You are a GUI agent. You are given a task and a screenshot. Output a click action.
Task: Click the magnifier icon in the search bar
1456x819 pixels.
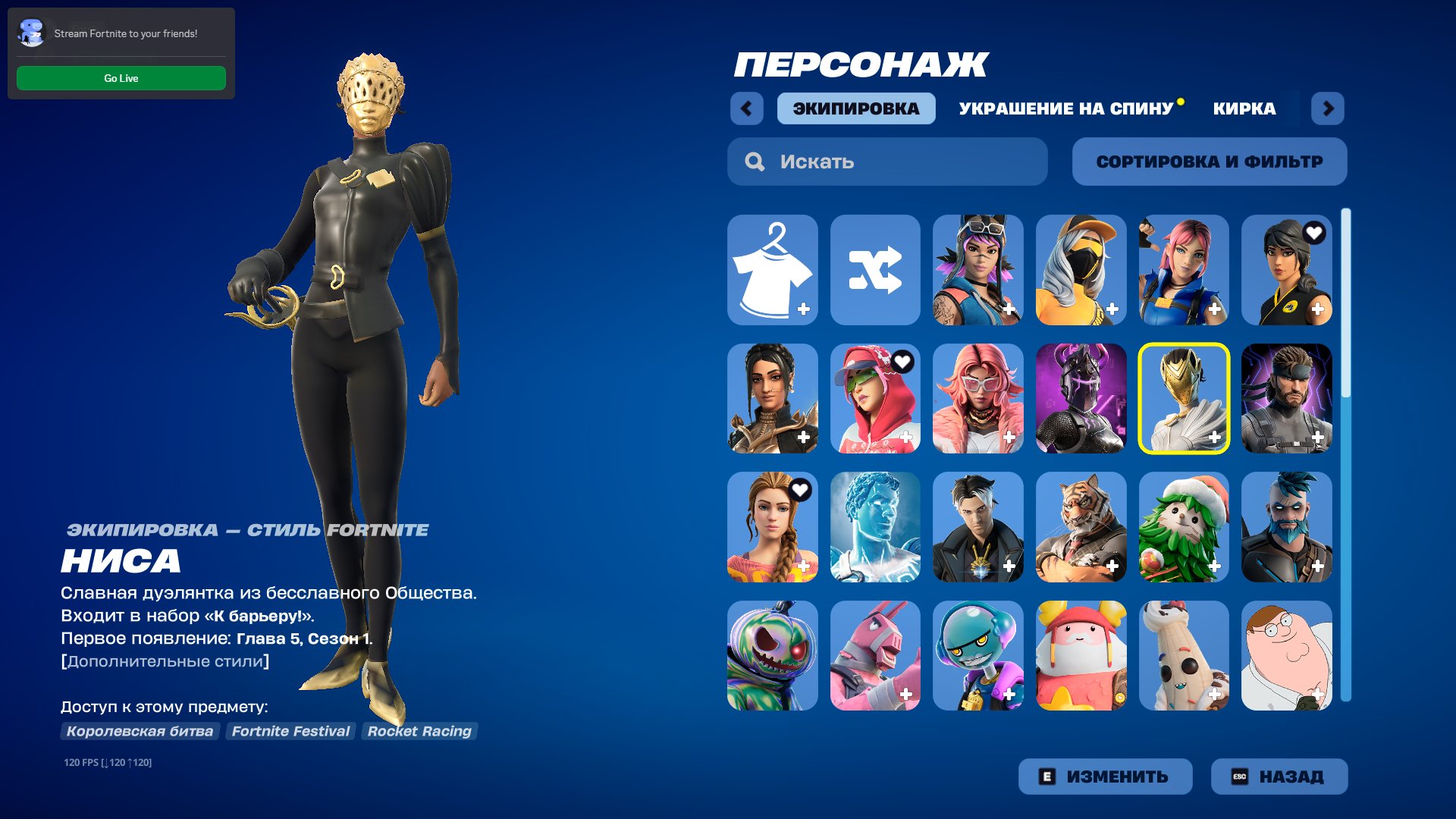pyautogui.click(x=755, y=161)
